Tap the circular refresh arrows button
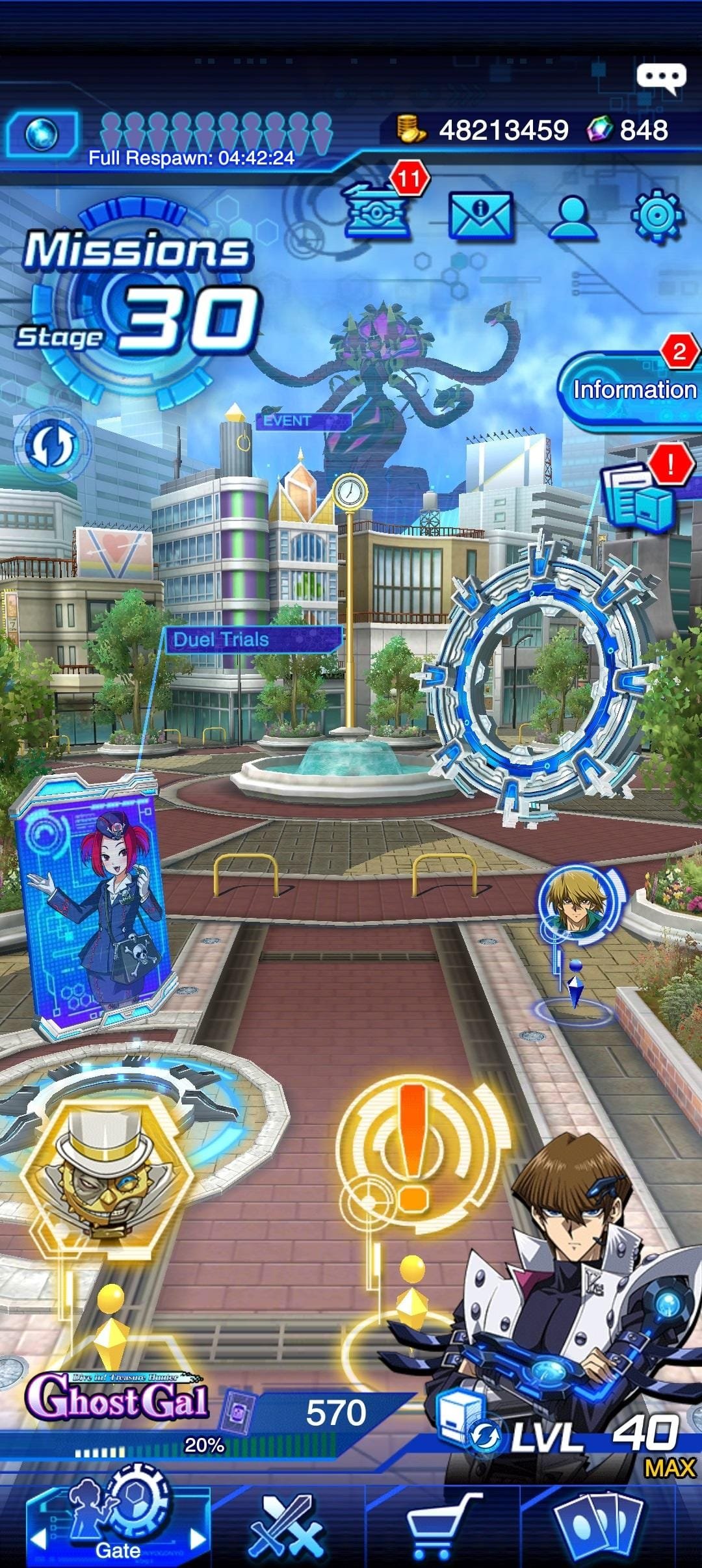The height and width of the screenshot is (1568, 702). point(51,446)
